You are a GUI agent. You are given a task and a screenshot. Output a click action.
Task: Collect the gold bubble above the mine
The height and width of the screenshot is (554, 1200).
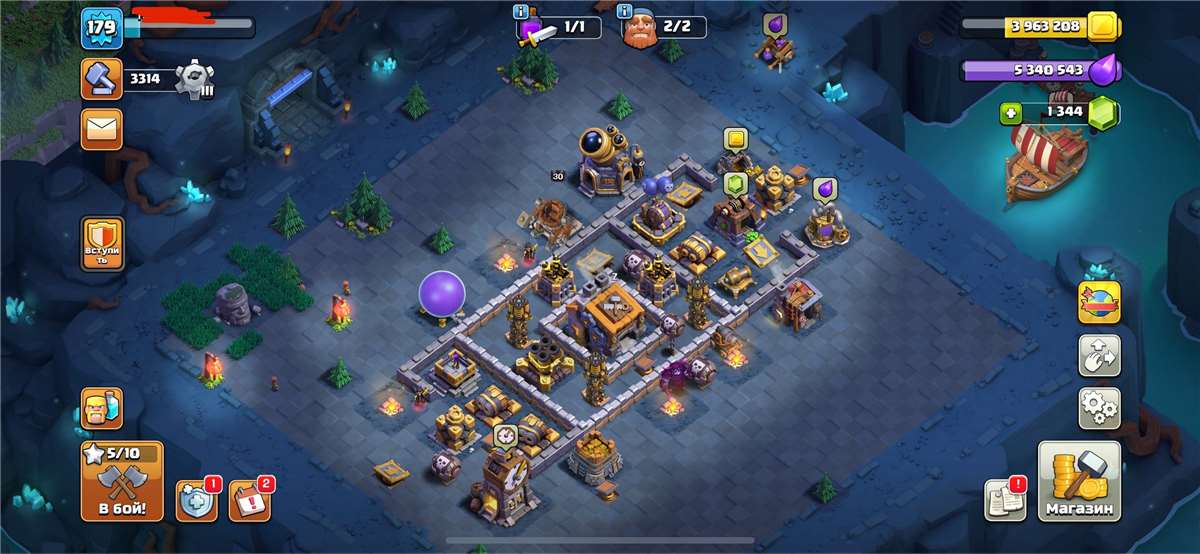[x=735, y=138]
